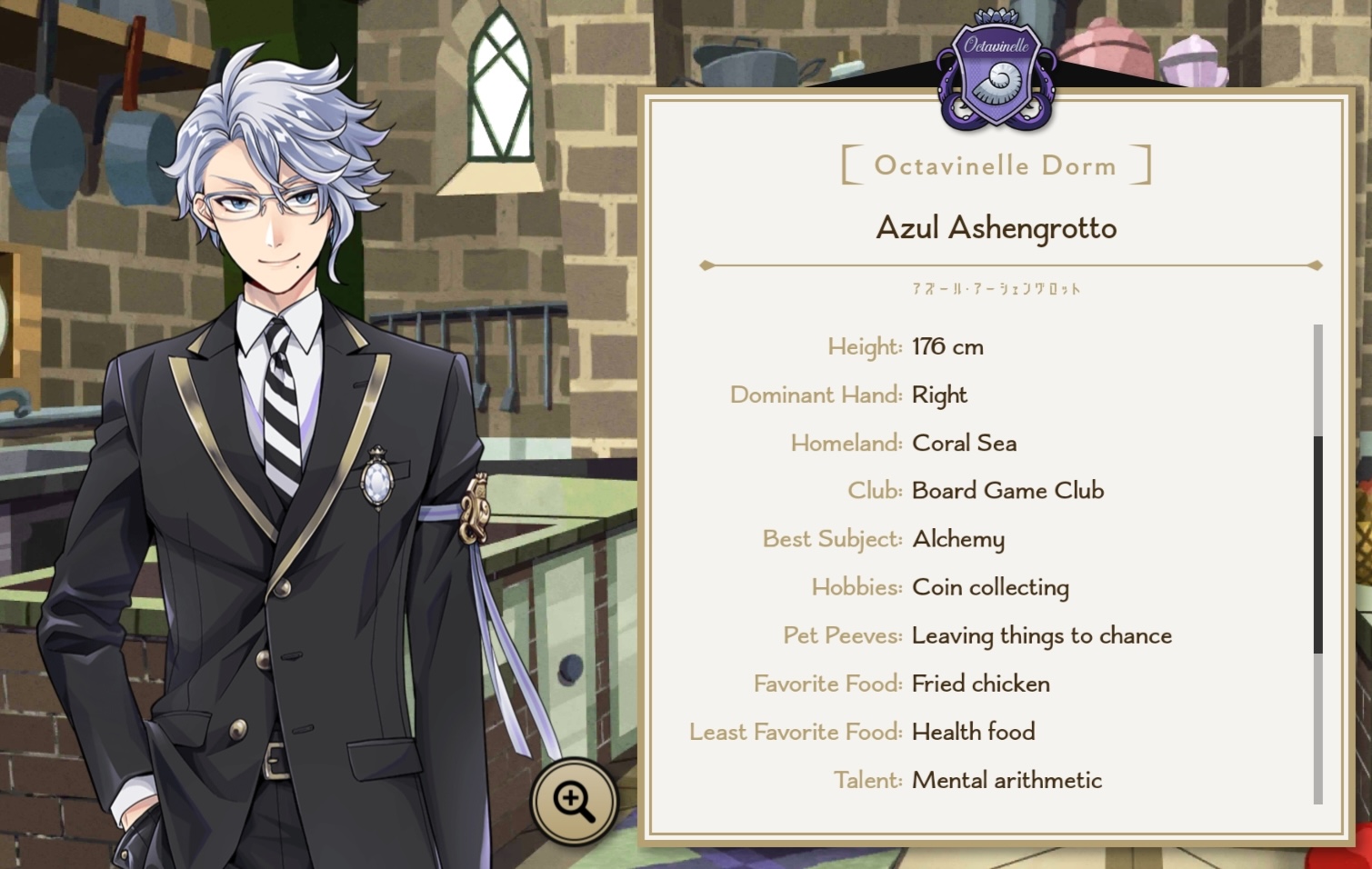Click the right diamond arrow under the name
The height and width of the screenshot is (869, 1372).
click(1317, 265)
